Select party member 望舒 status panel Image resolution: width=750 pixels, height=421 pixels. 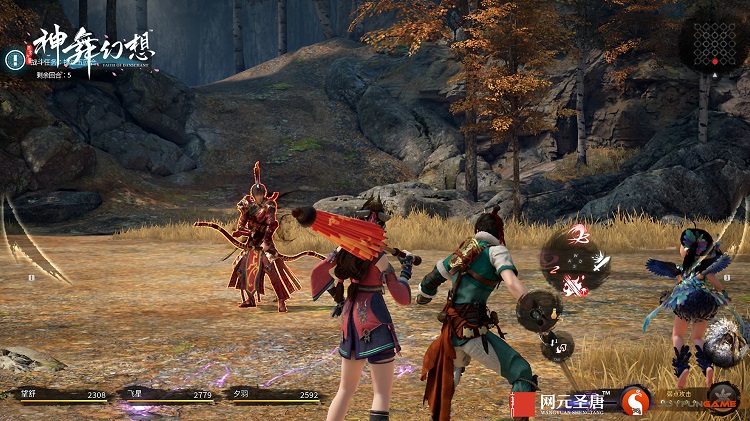point(56,395)
